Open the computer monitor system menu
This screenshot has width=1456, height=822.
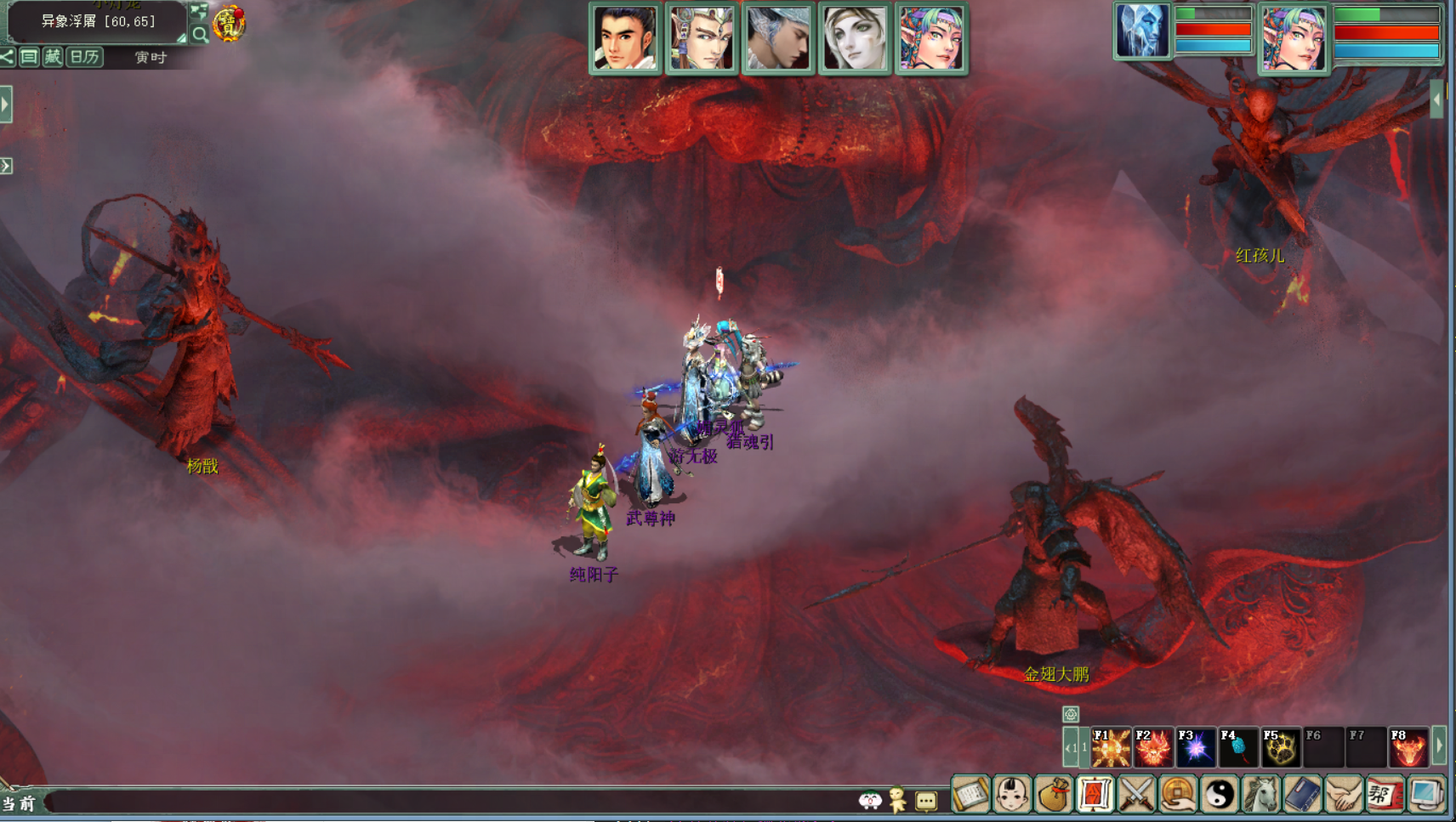(x=1427, y=796)
